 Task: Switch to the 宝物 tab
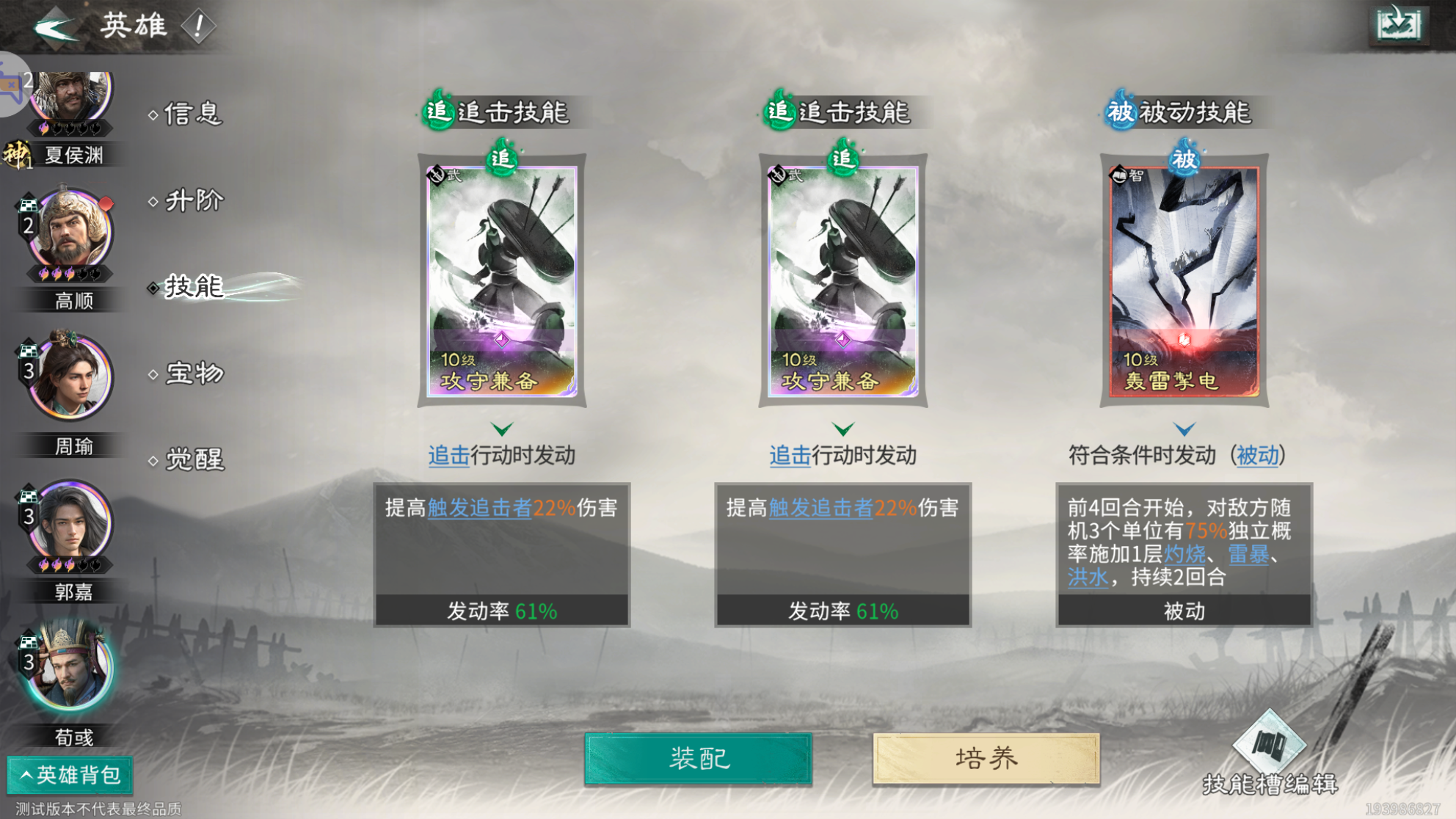pyautogui.click(x=192, y=373)
